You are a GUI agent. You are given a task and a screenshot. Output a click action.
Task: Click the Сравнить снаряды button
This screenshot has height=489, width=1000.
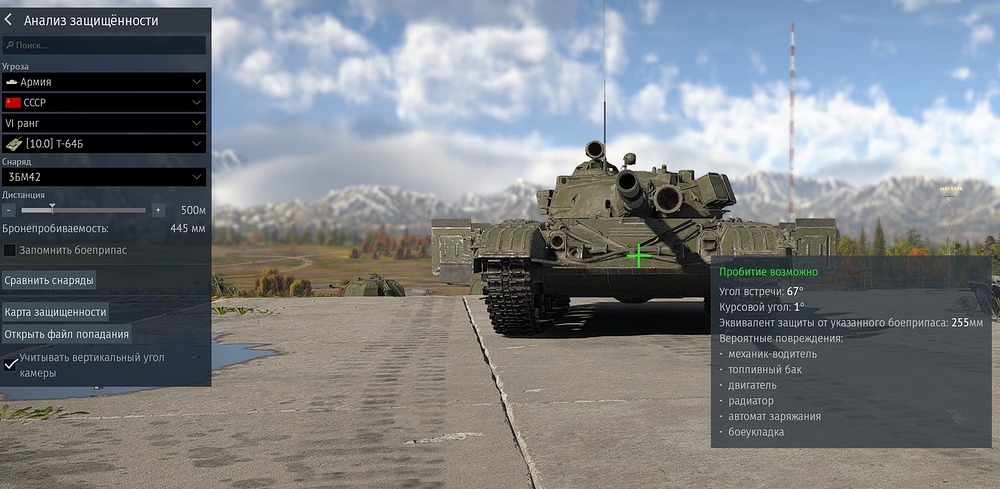pos(49,280)
